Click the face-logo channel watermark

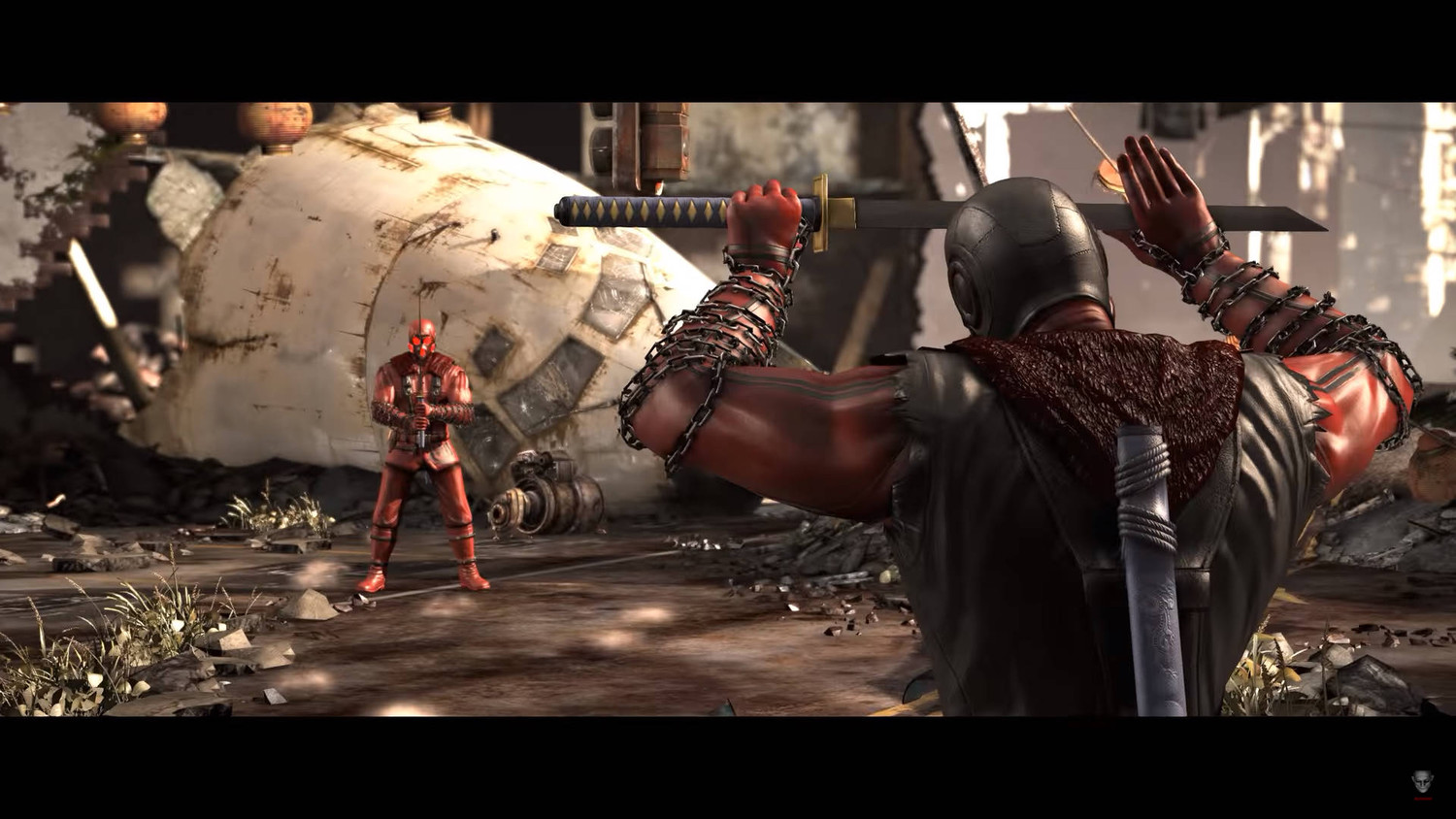pos(1422,783)
